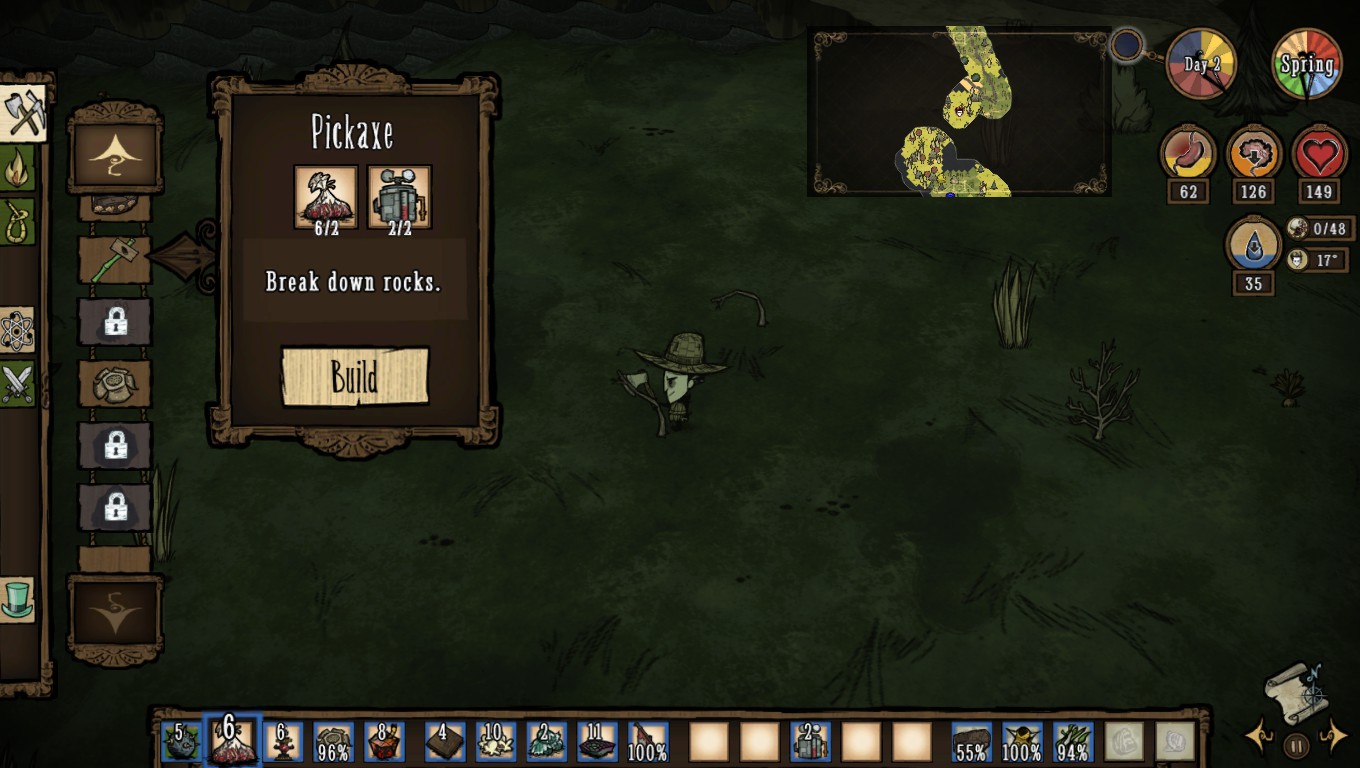Open the minimap
Viewport: 1360px width, 768px height.
tap(959, 111)
